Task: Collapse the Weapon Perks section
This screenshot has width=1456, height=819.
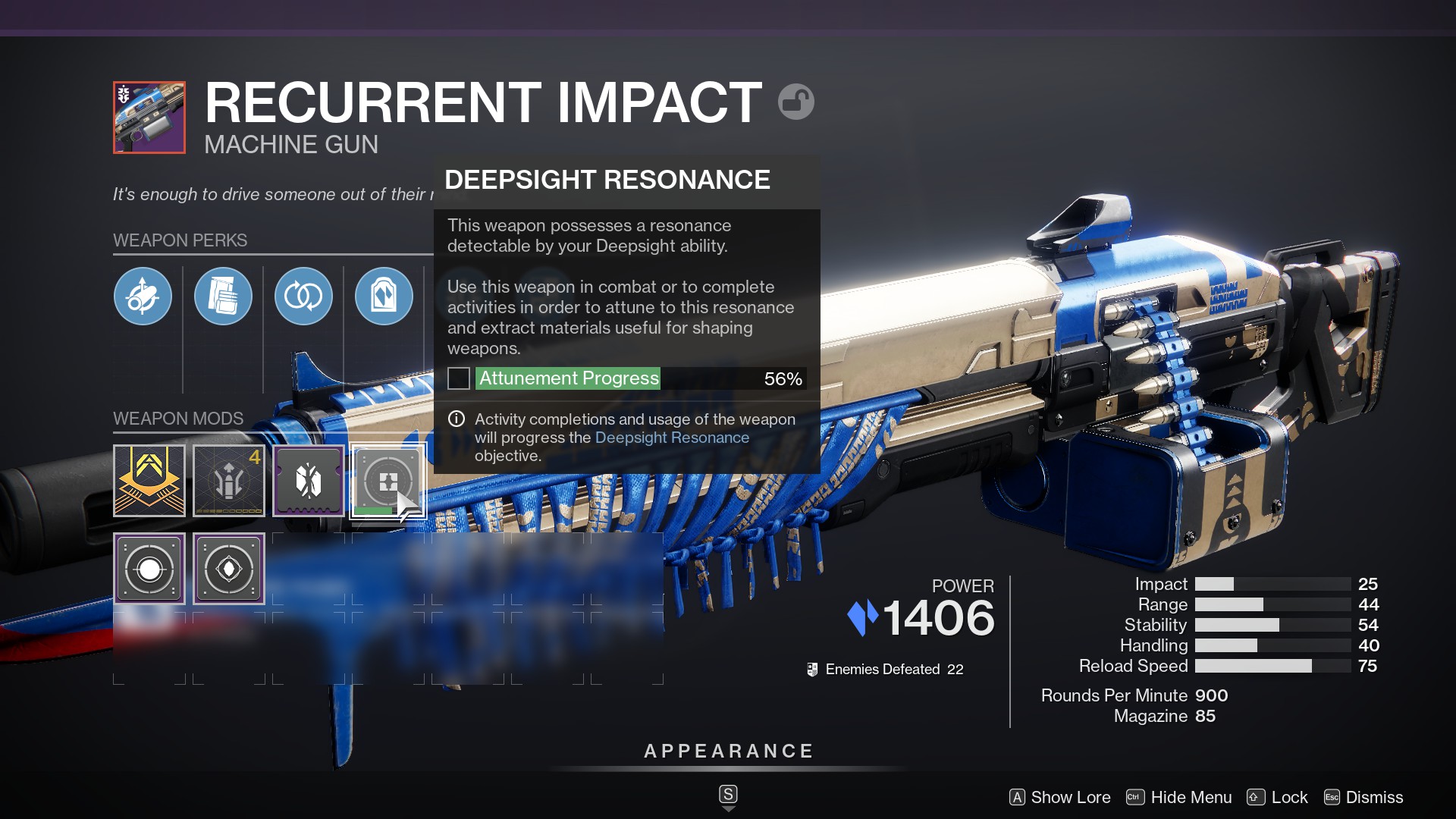Action: pos(180,240)
